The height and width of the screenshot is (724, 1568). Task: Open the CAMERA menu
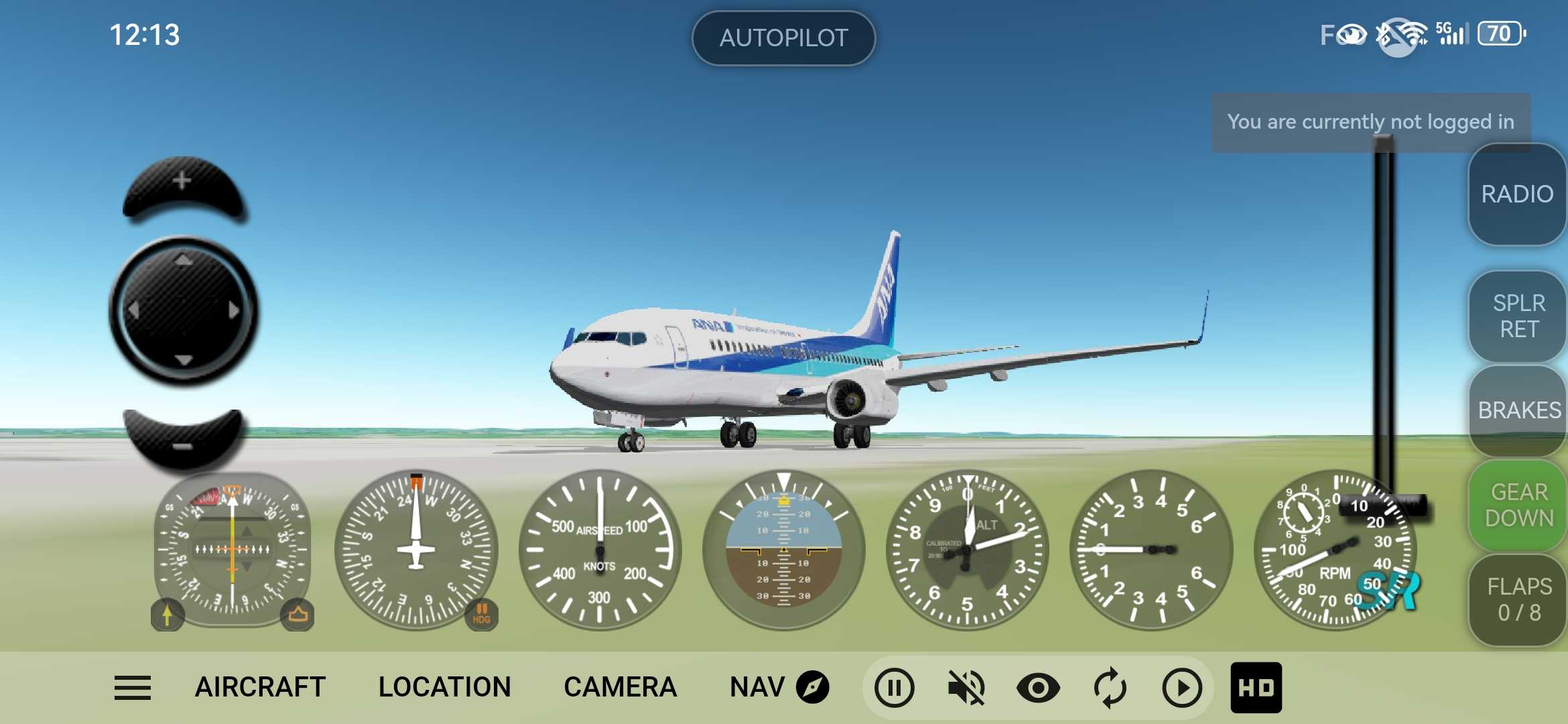coord(620,688)
